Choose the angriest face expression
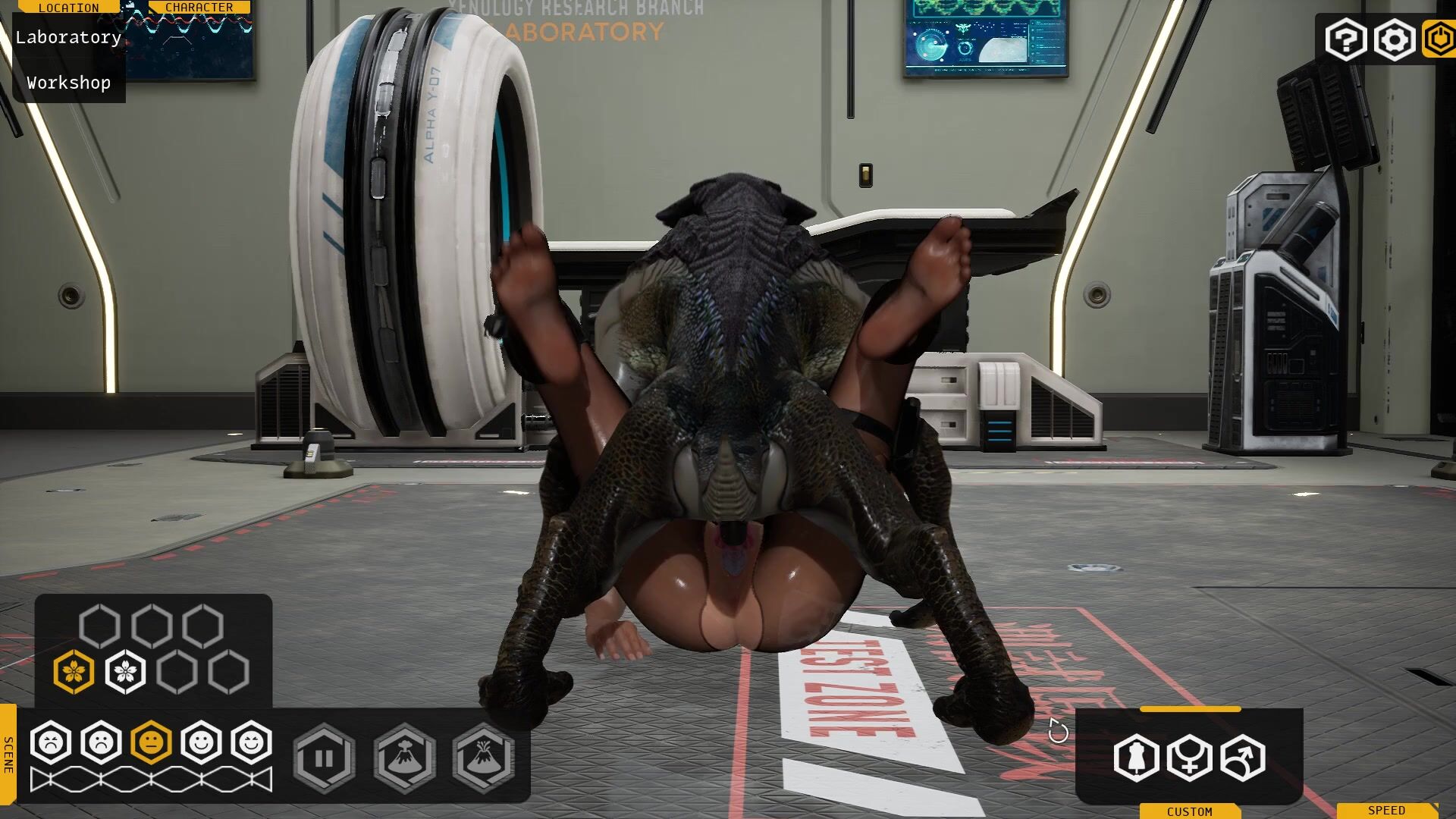The width and height of the screenshot is (1456, 819). click(x=51, y=742)
